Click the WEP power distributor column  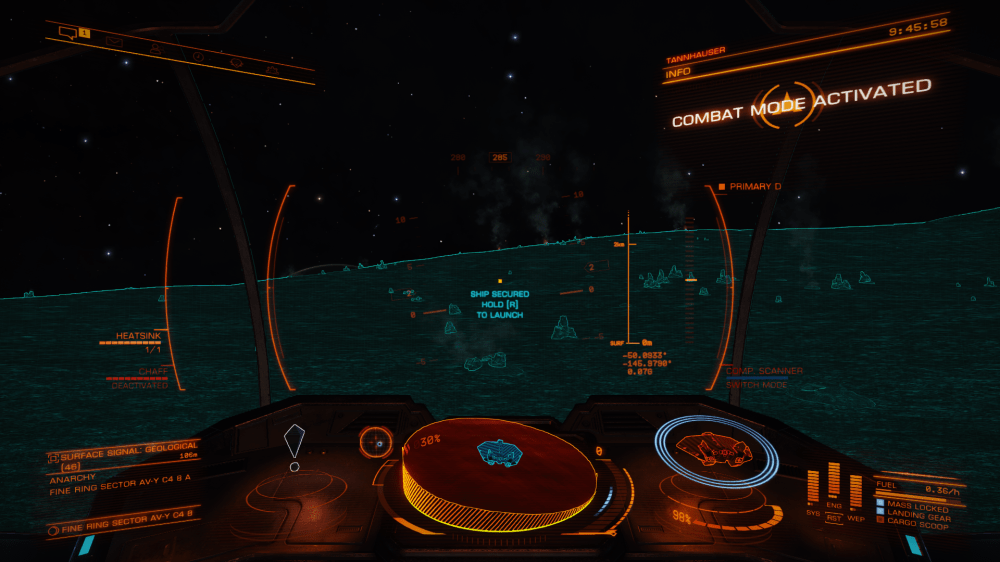(856, 490)
